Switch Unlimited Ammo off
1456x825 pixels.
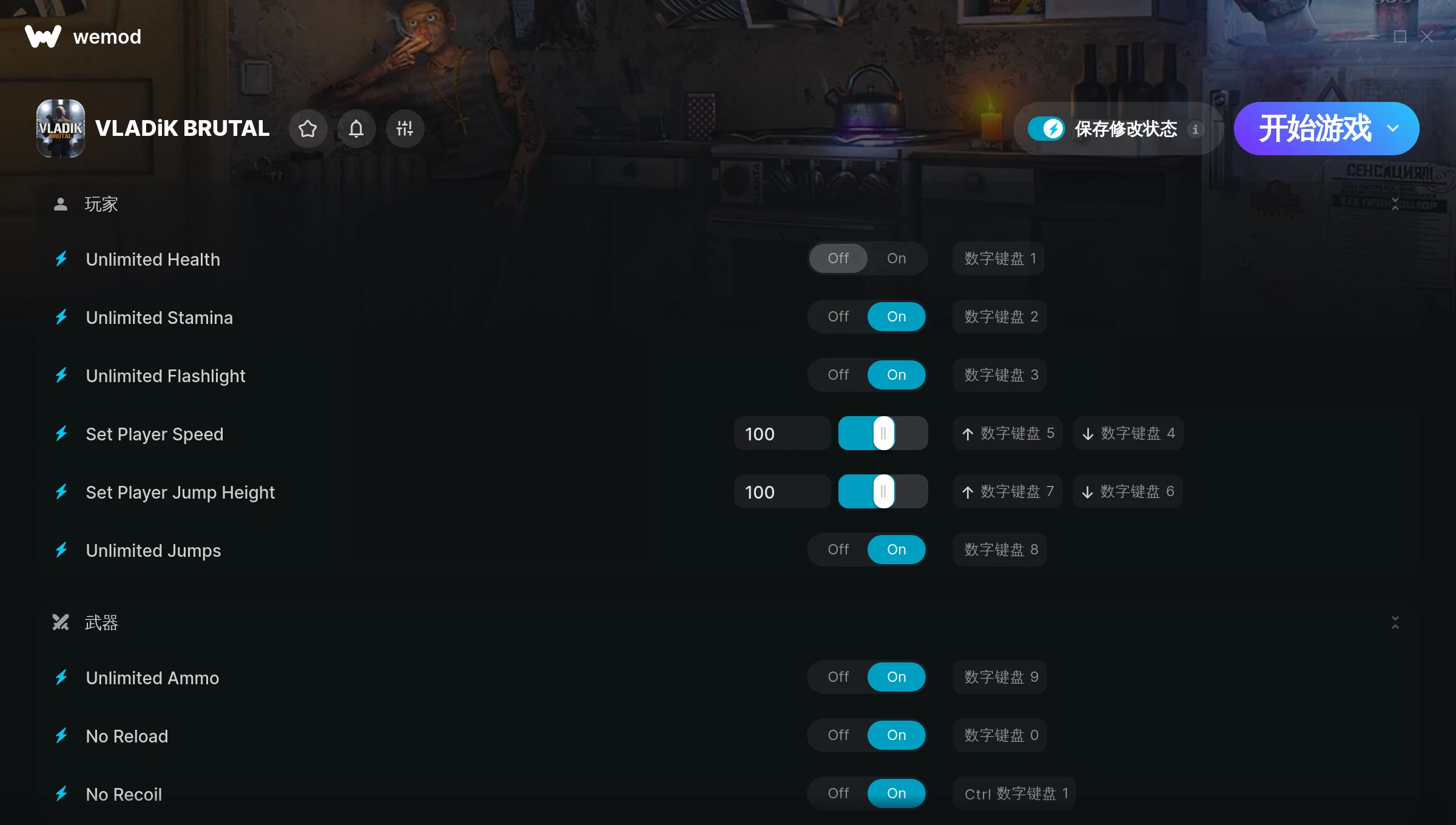pos(838,677)
